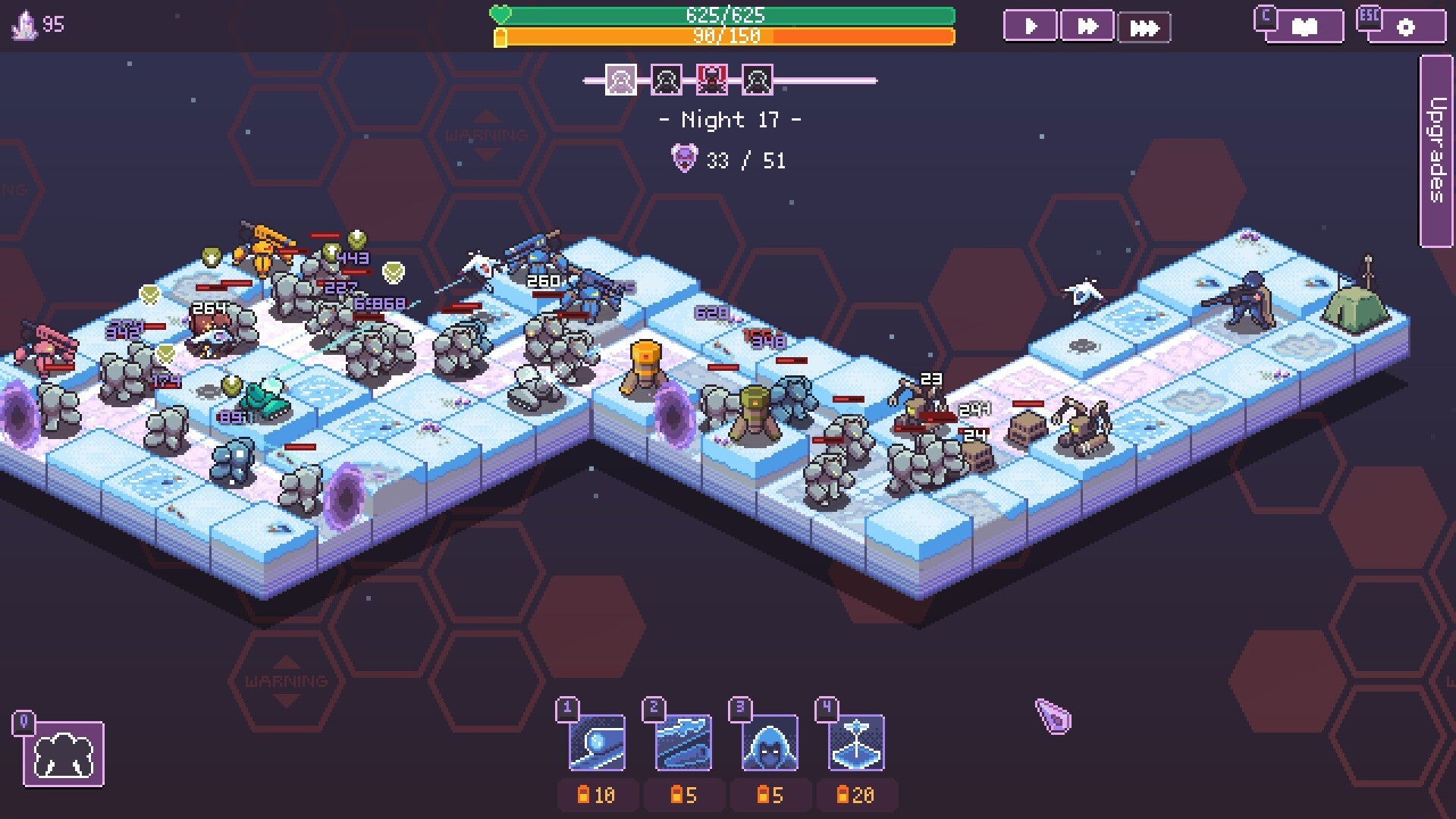Set game speed to normal play
Image resolution: width=1456 pixels, height=819 pixels.
pyautogui.click(x=1030, y=27)
